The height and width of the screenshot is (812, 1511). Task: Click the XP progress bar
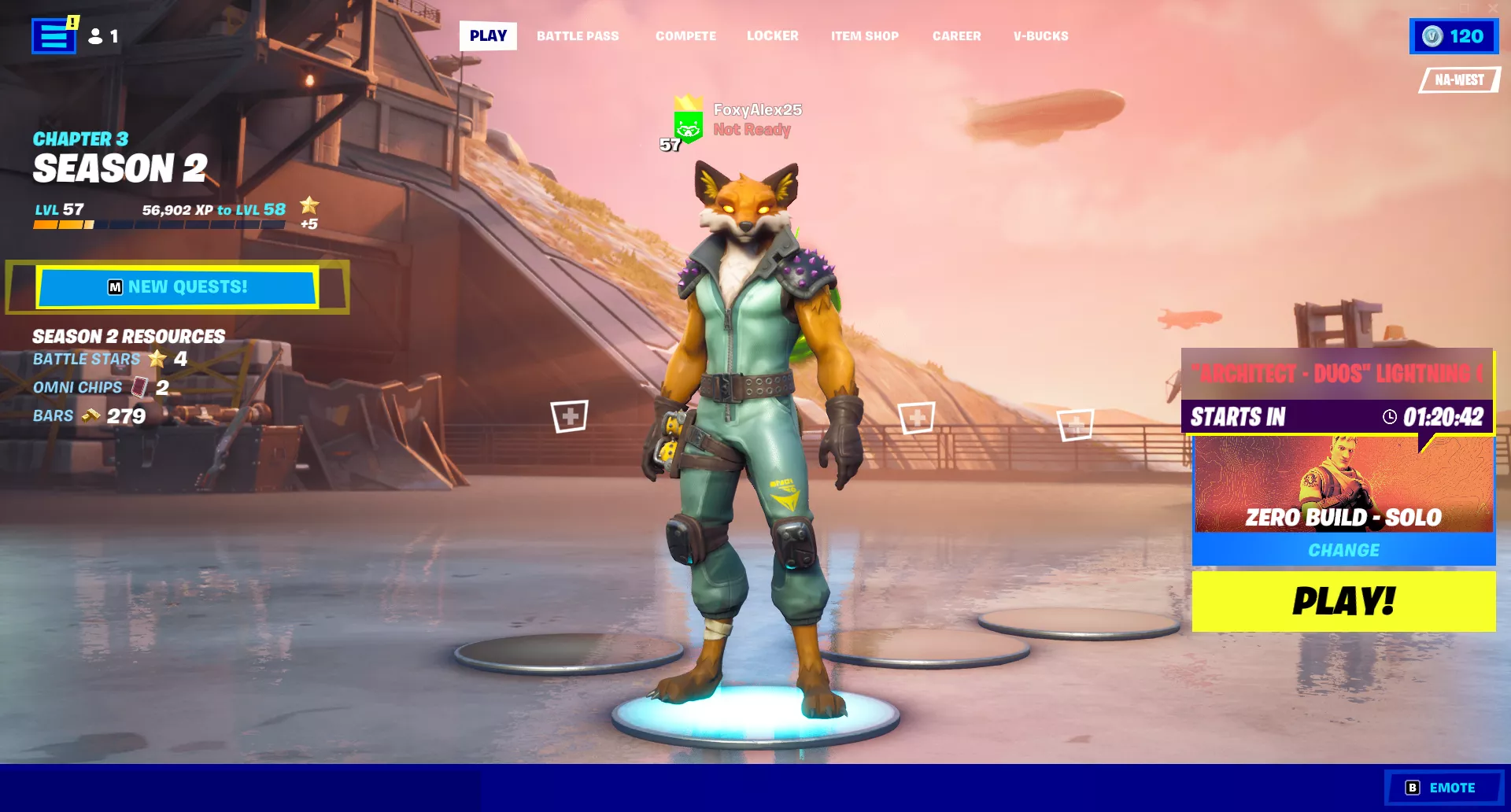click(157, 224)
